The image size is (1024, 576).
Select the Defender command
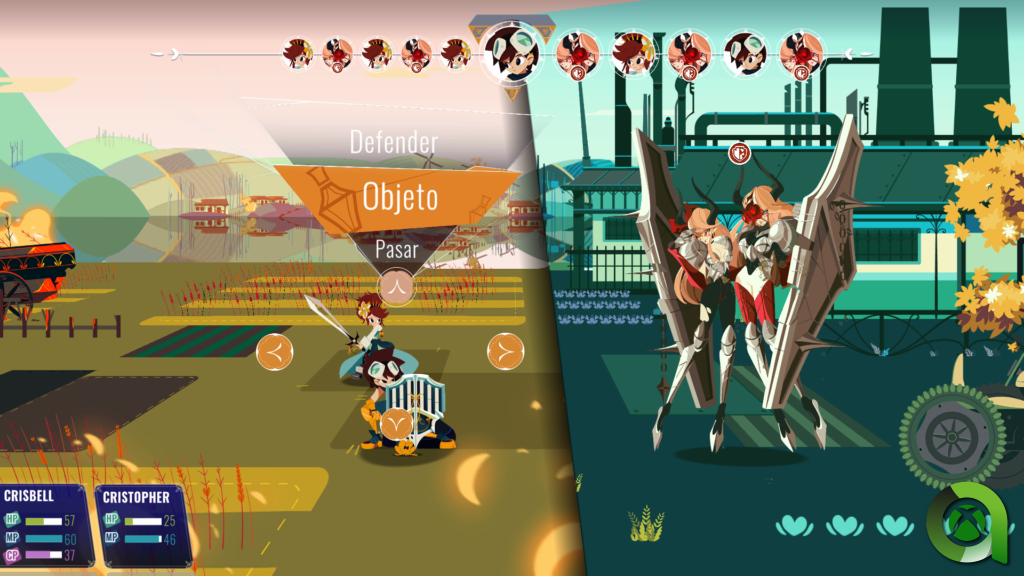coord(394,142)
